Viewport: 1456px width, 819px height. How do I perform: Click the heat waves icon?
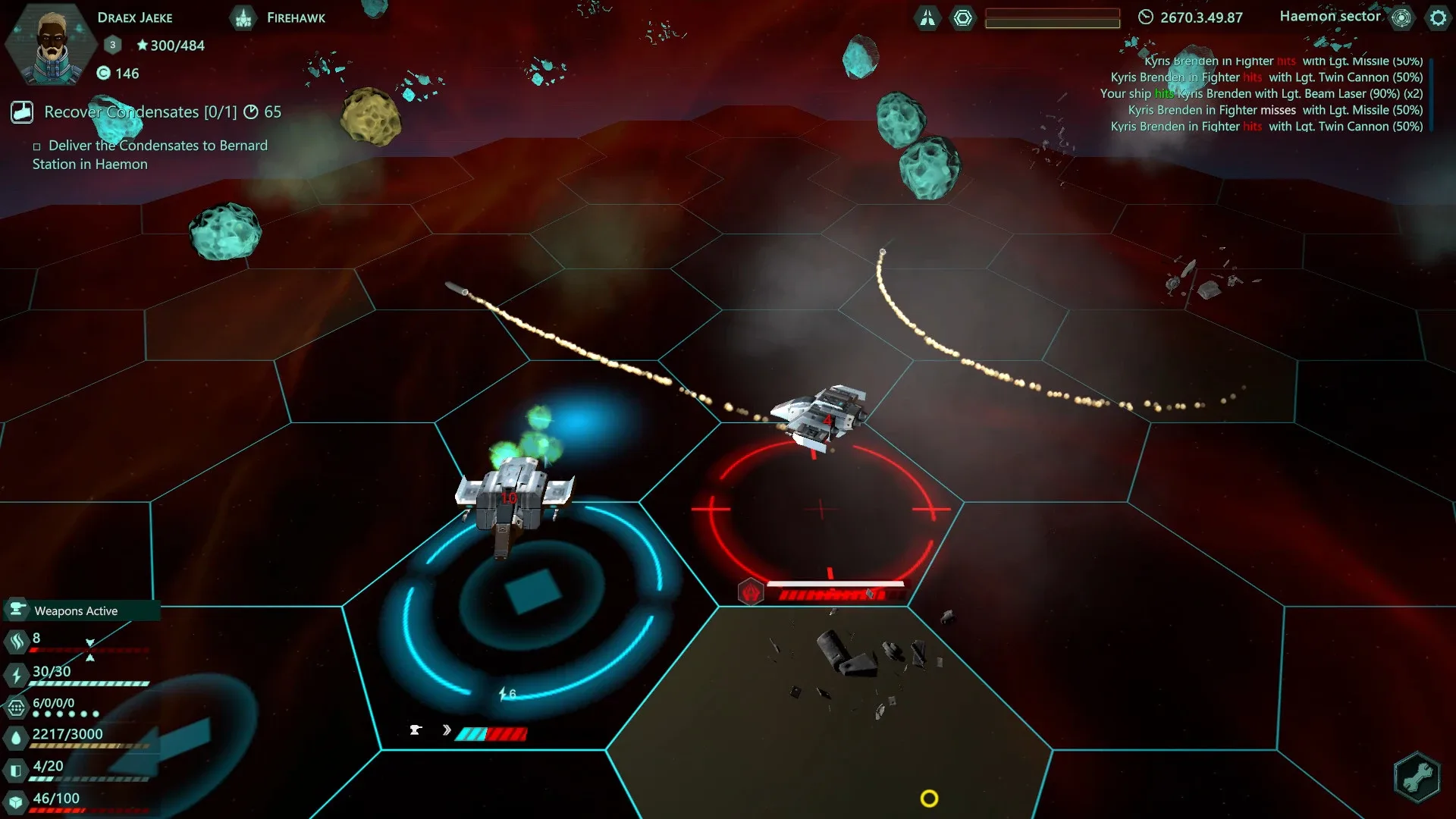pyautogui.click(x=17, y=642)
